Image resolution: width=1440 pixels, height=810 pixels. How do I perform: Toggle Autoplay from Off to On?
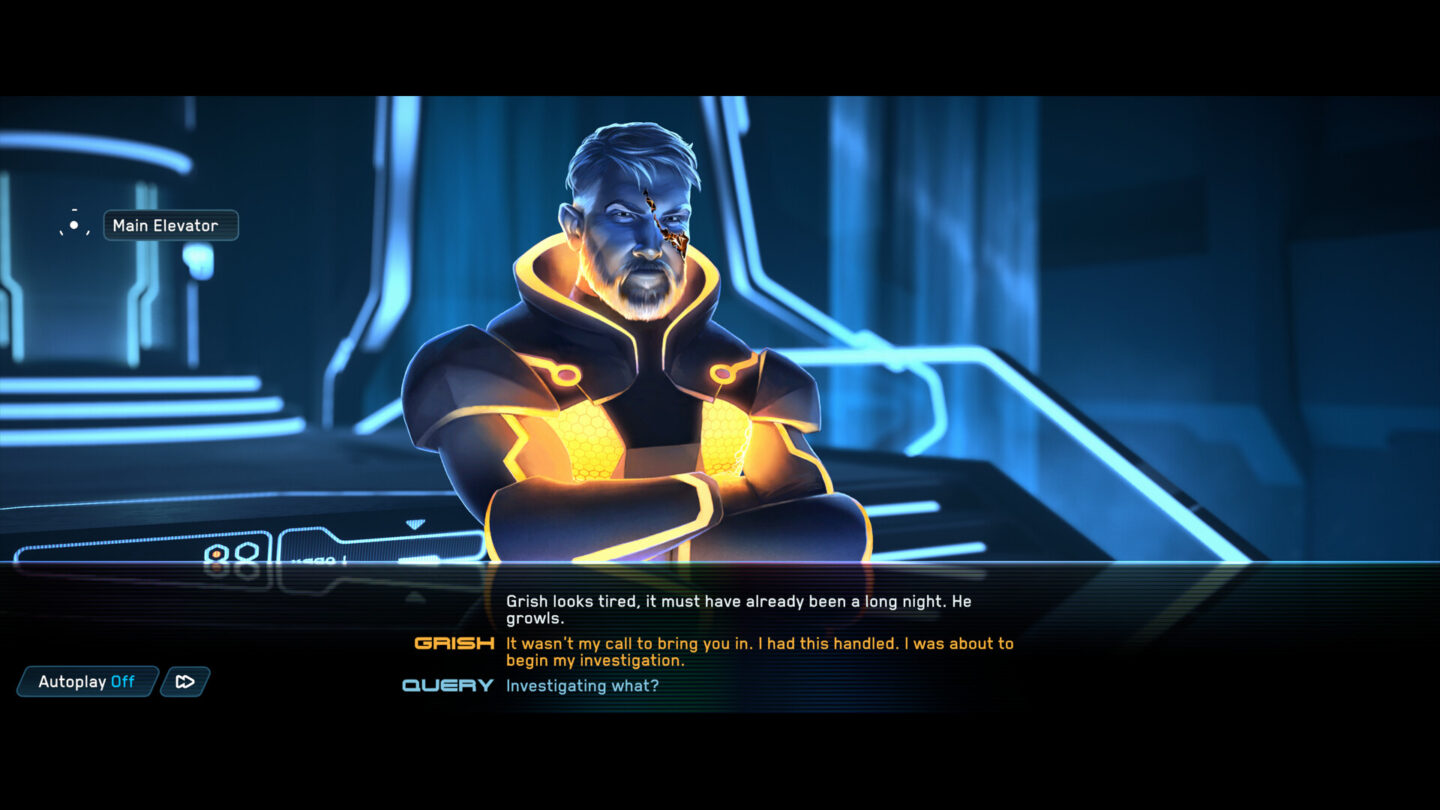tap(87, 681)
